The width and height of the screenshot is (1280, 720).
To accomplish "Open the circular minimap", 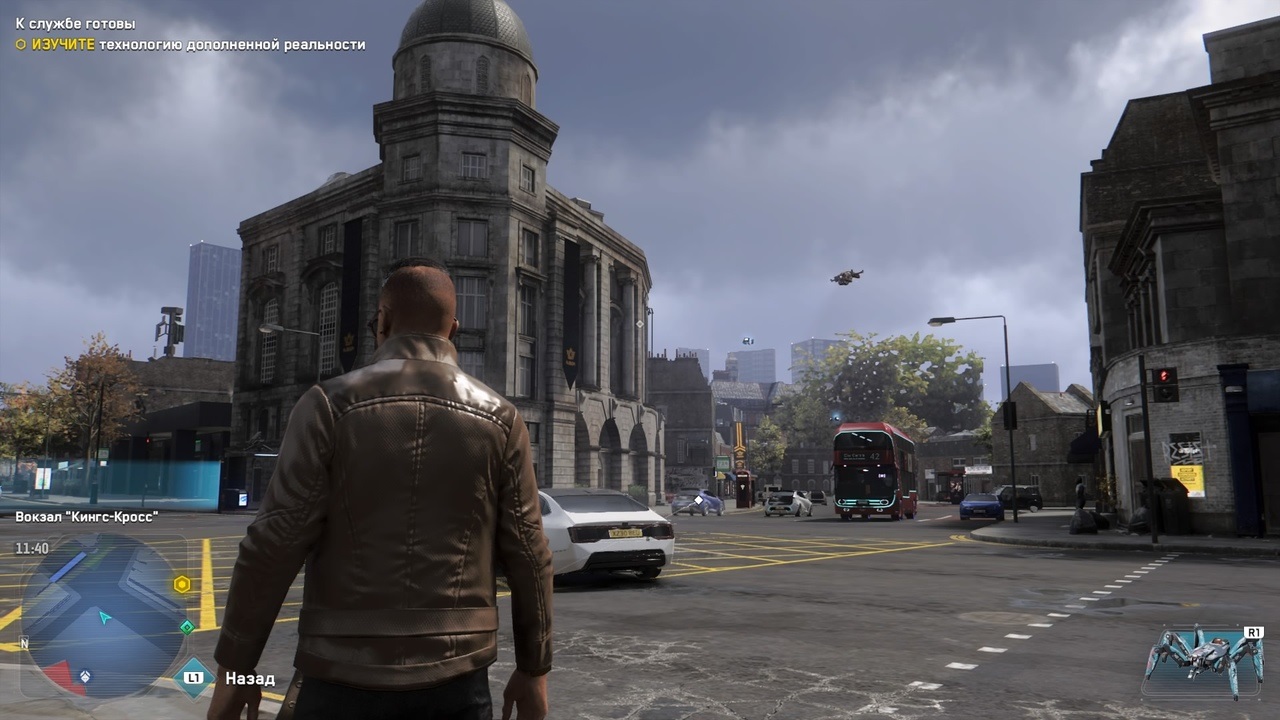I will point(103,616).
